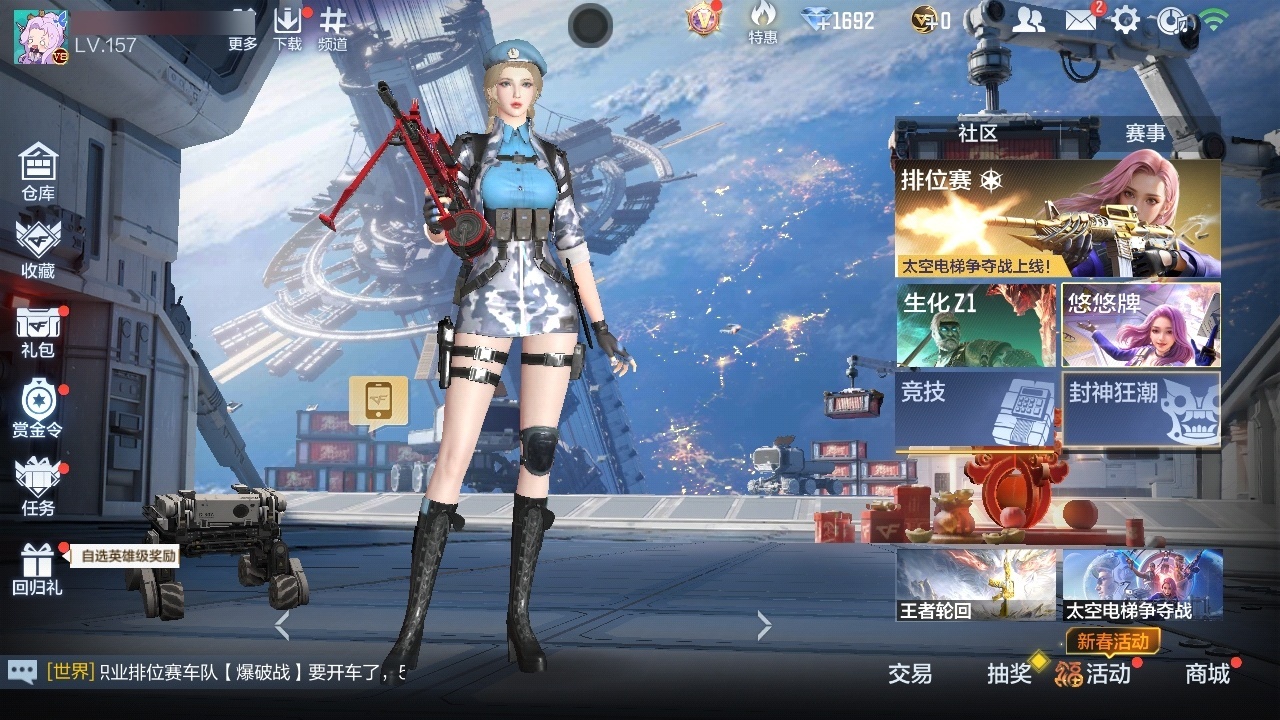The image size is (1280, 720).
Task: Expand the 更多 more options menu
Action: [244, 28]
